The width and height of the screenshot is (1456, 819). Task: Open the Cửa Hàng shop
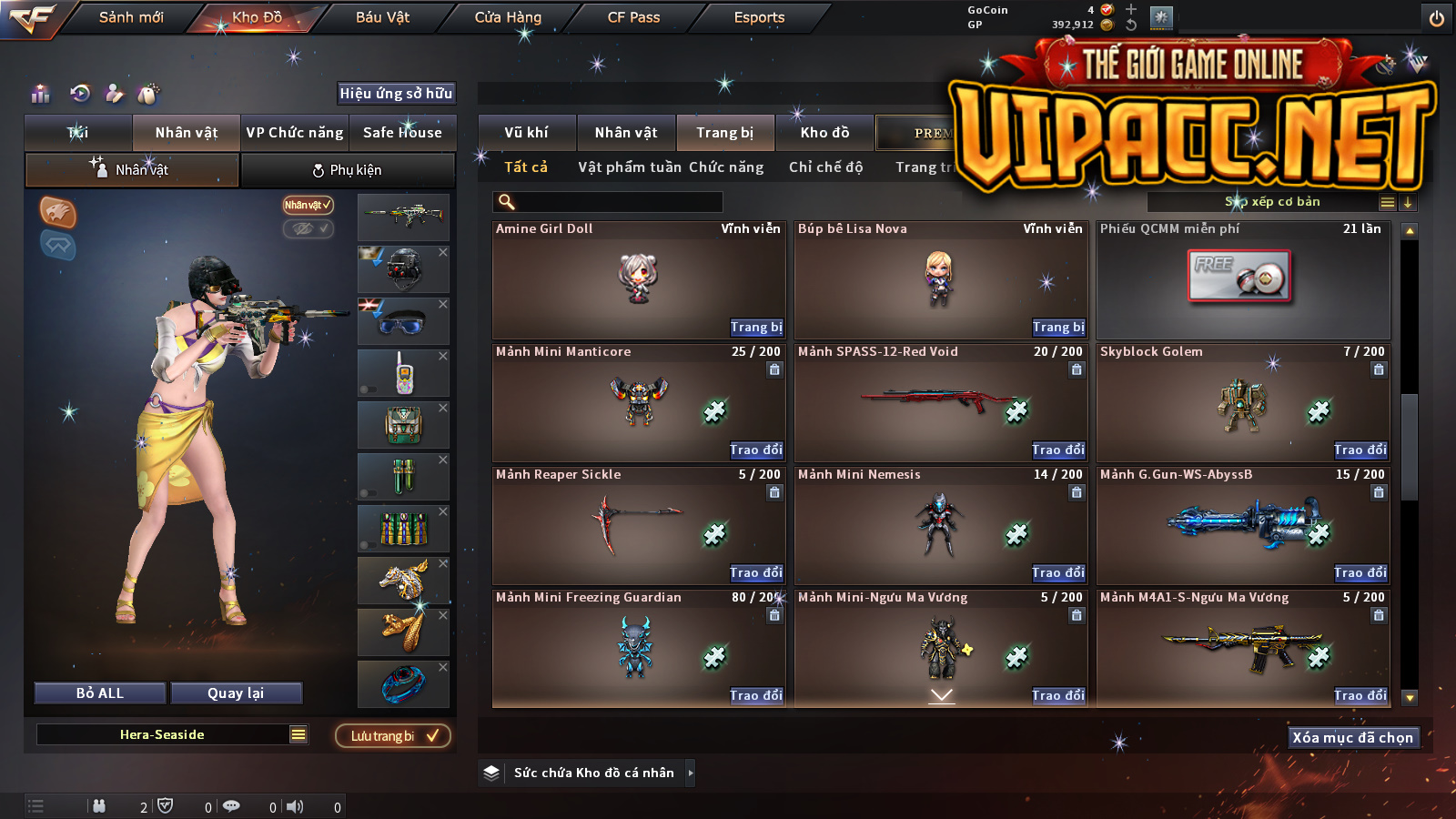[x=508, y=17]
